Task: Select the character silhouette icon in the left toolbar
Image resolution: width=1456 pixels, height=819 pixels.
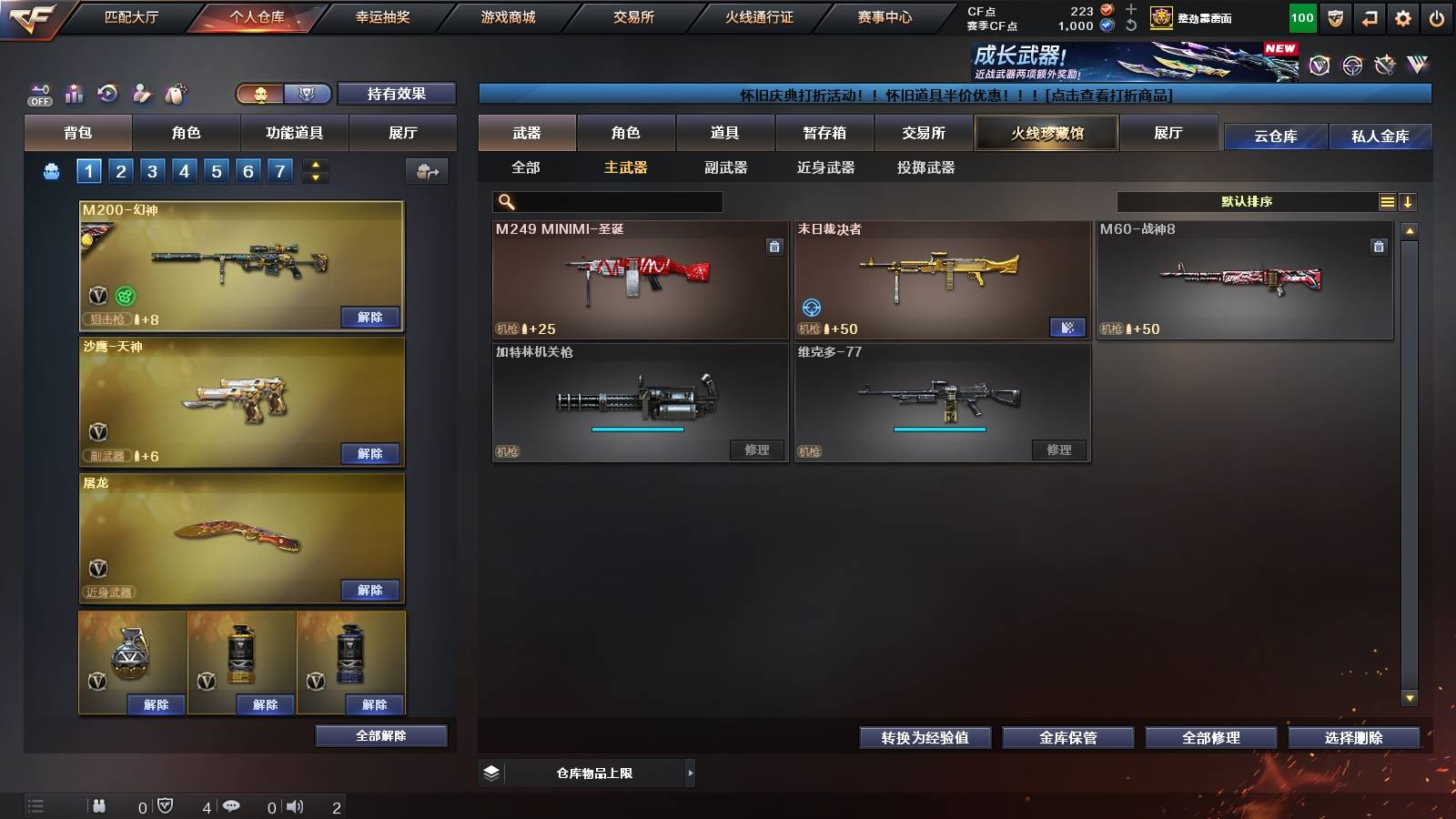Action: pyautogui.click(x=140, y=92)
